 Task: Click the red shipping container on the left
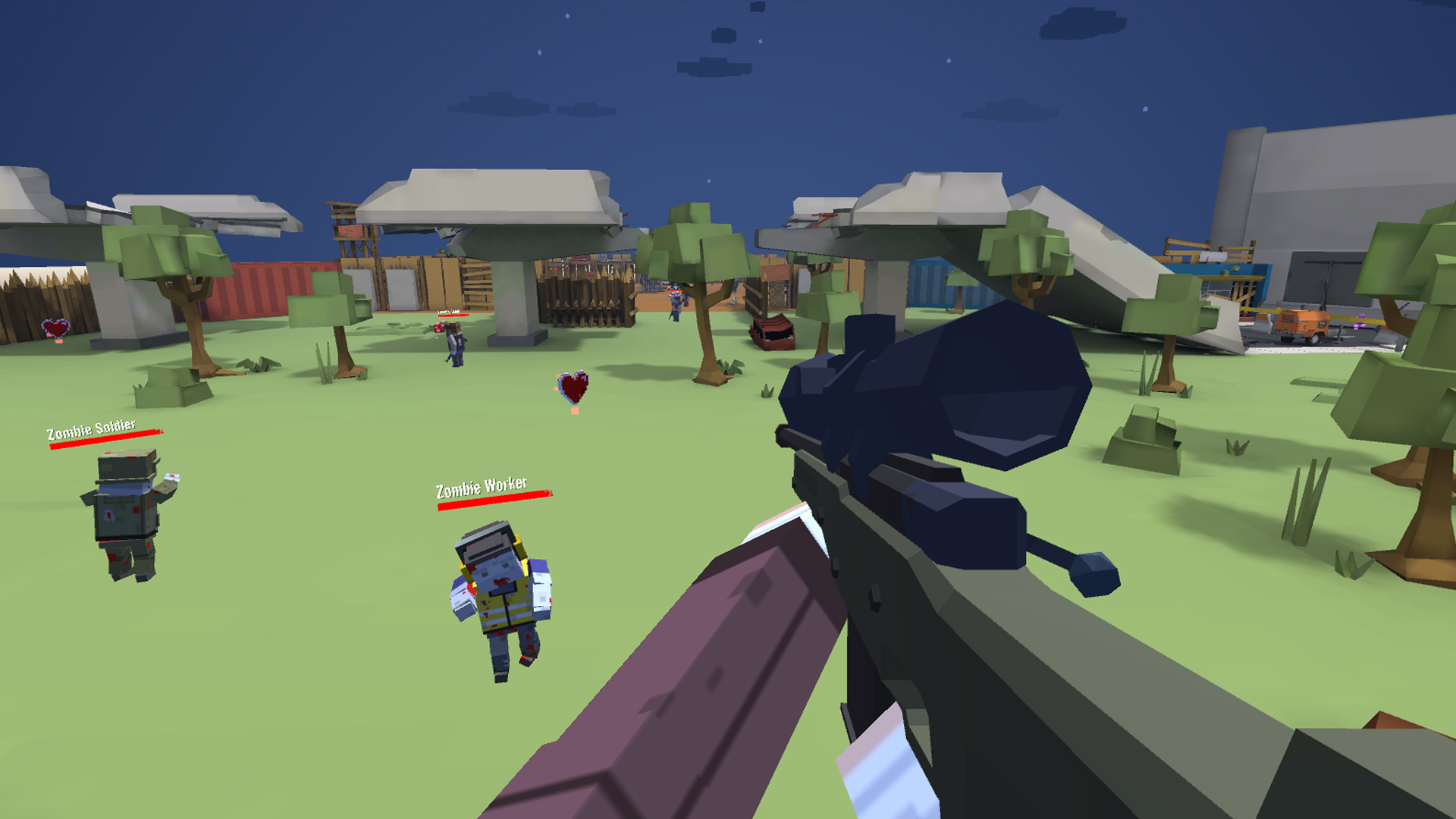click(265, 288)
